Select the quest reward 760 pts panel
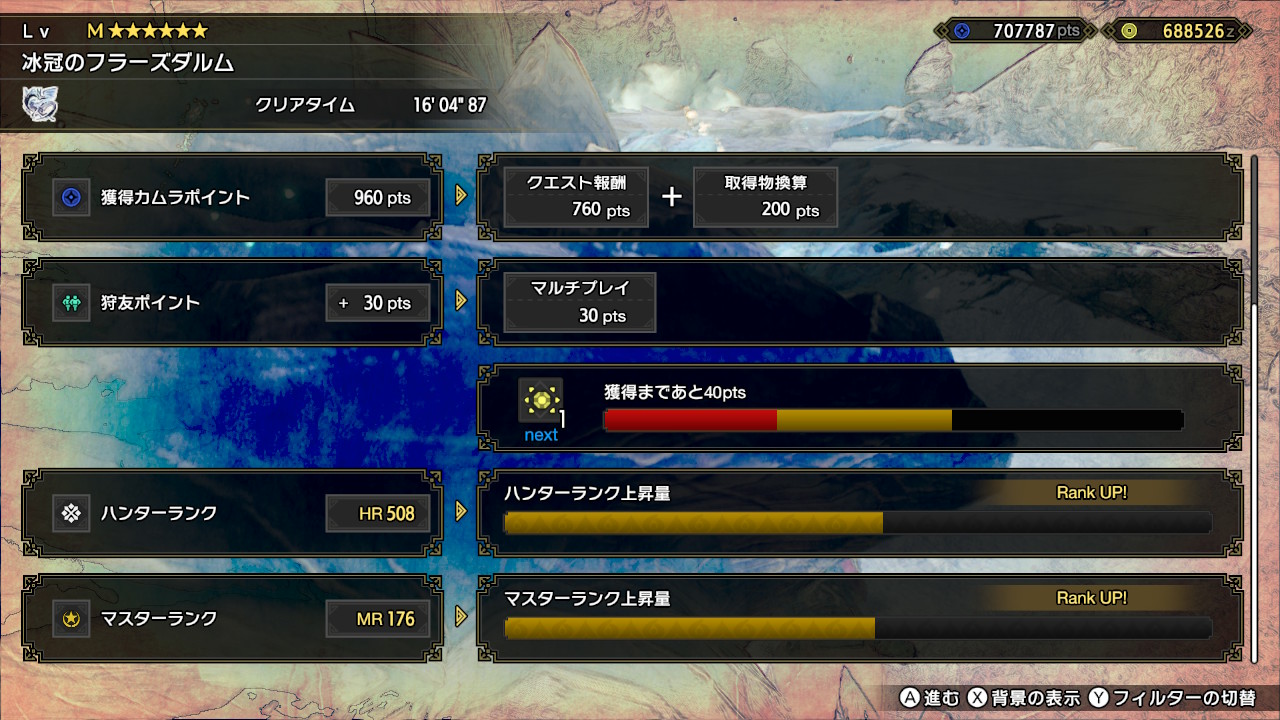Screen dimensions: 1280x720 pos(576,196)
